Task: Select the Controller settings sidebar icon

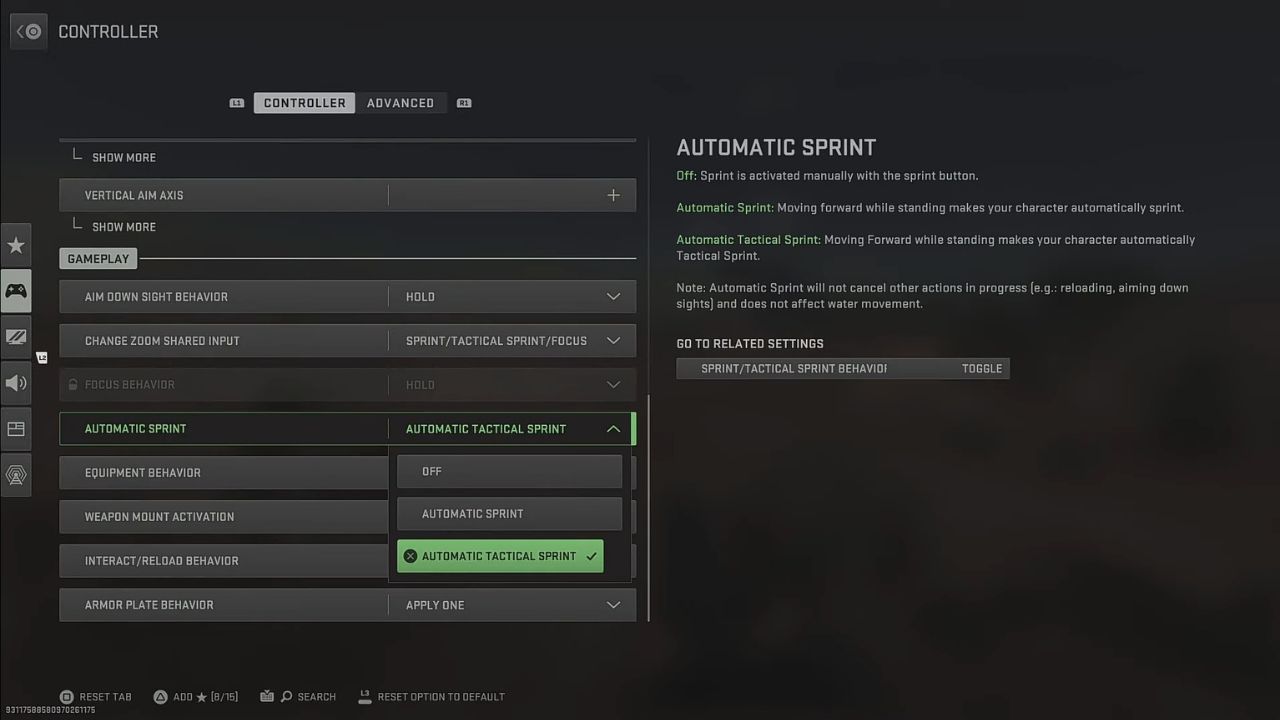Action: pyautogui.click(x=16, y=290)
